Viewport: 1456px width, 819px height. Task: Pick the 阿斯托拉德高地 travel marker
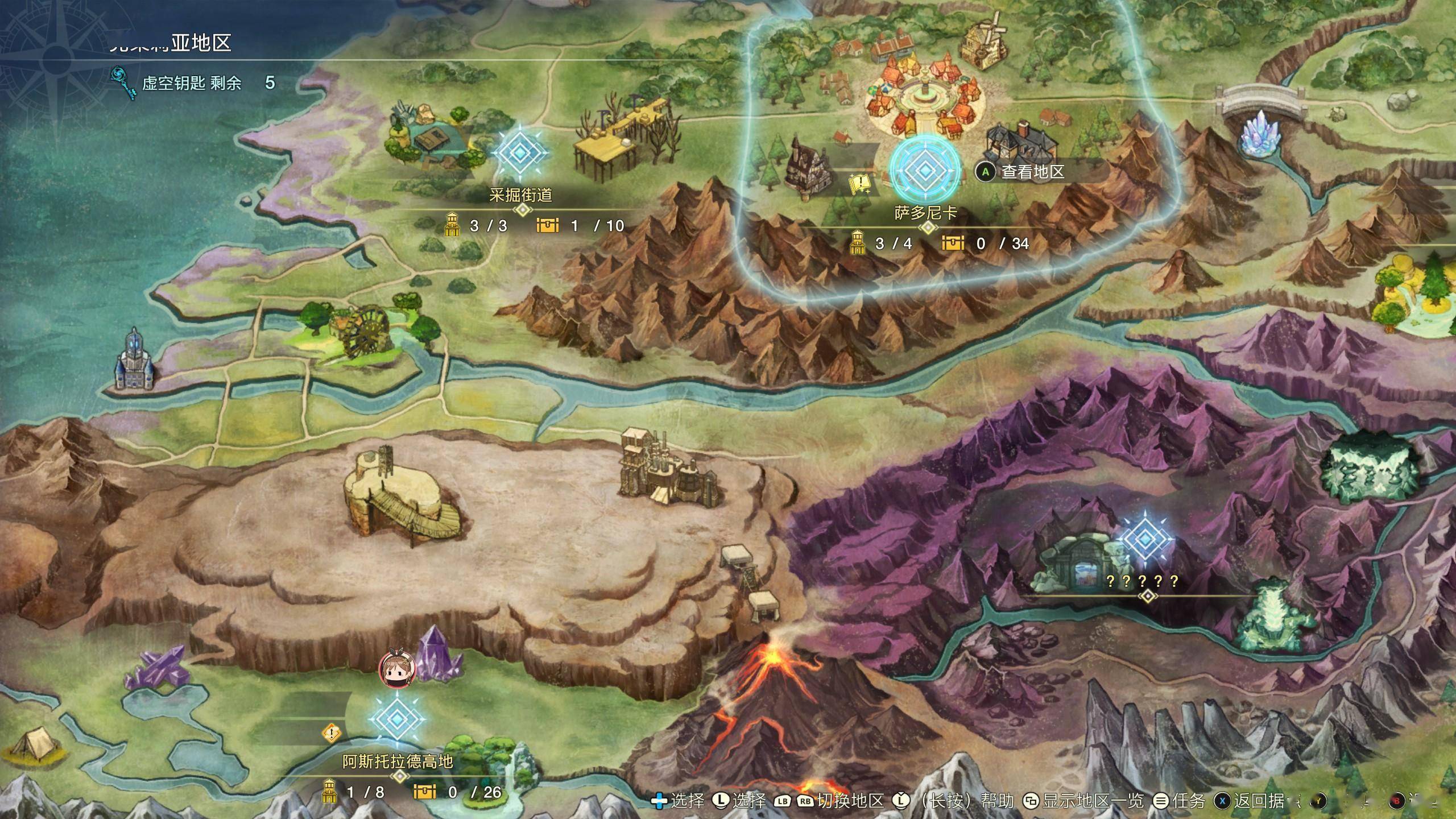coord(397,719)
